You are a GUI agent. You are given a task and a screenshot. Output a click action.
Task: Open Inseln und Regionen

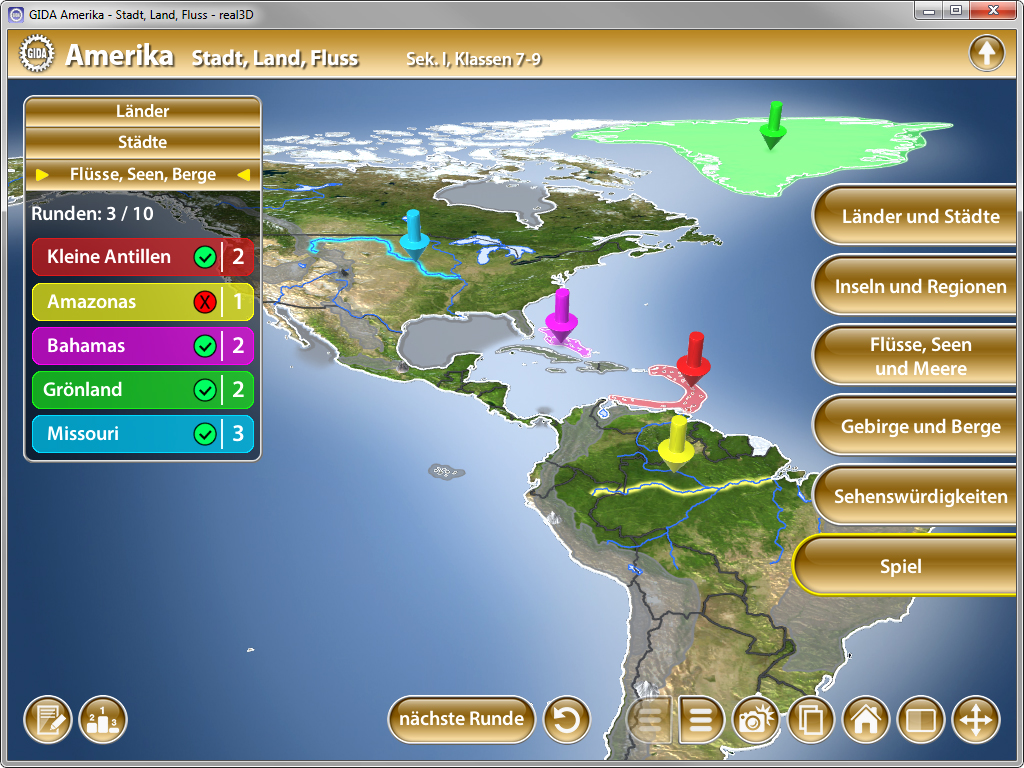click(x=920, y=287)
